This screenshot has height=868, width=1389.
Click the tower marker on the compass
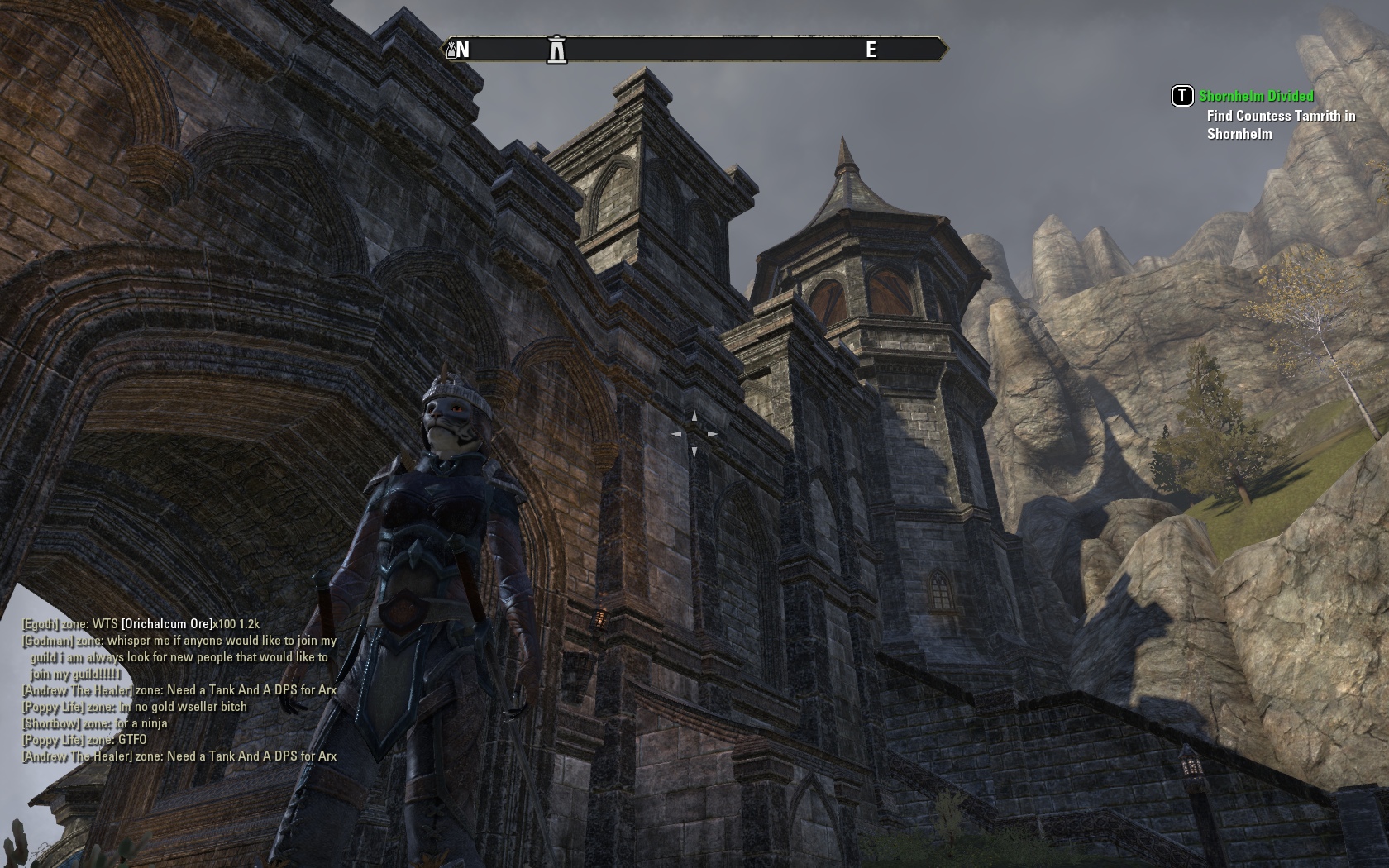click(557, 50)
